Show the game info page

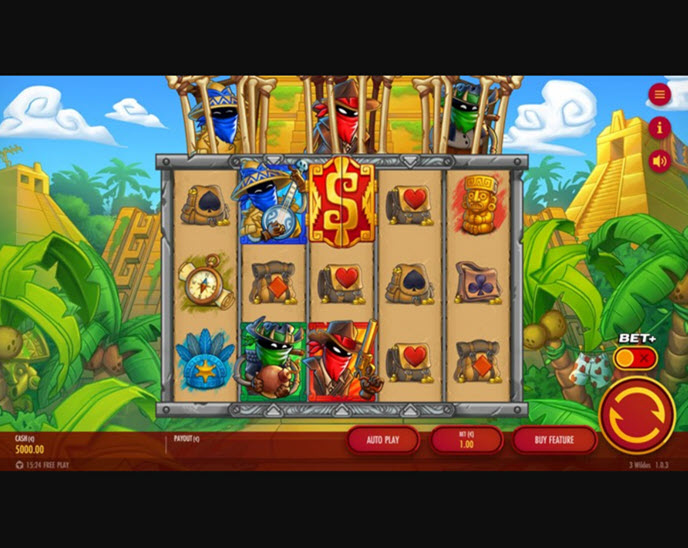coord(659,127)
